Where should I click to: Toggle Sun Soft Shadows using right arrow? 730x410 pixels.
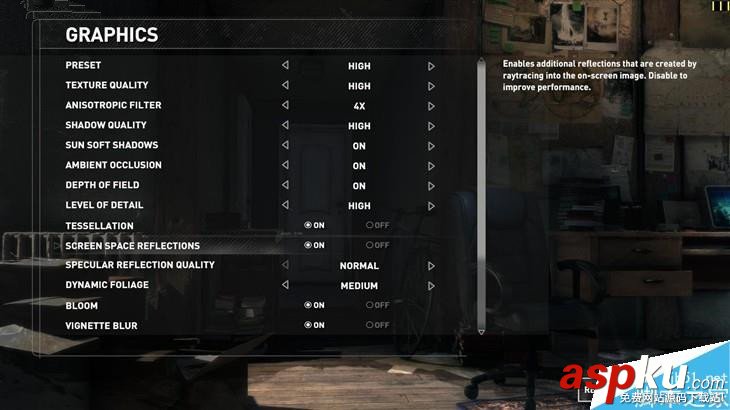(431, 146)
